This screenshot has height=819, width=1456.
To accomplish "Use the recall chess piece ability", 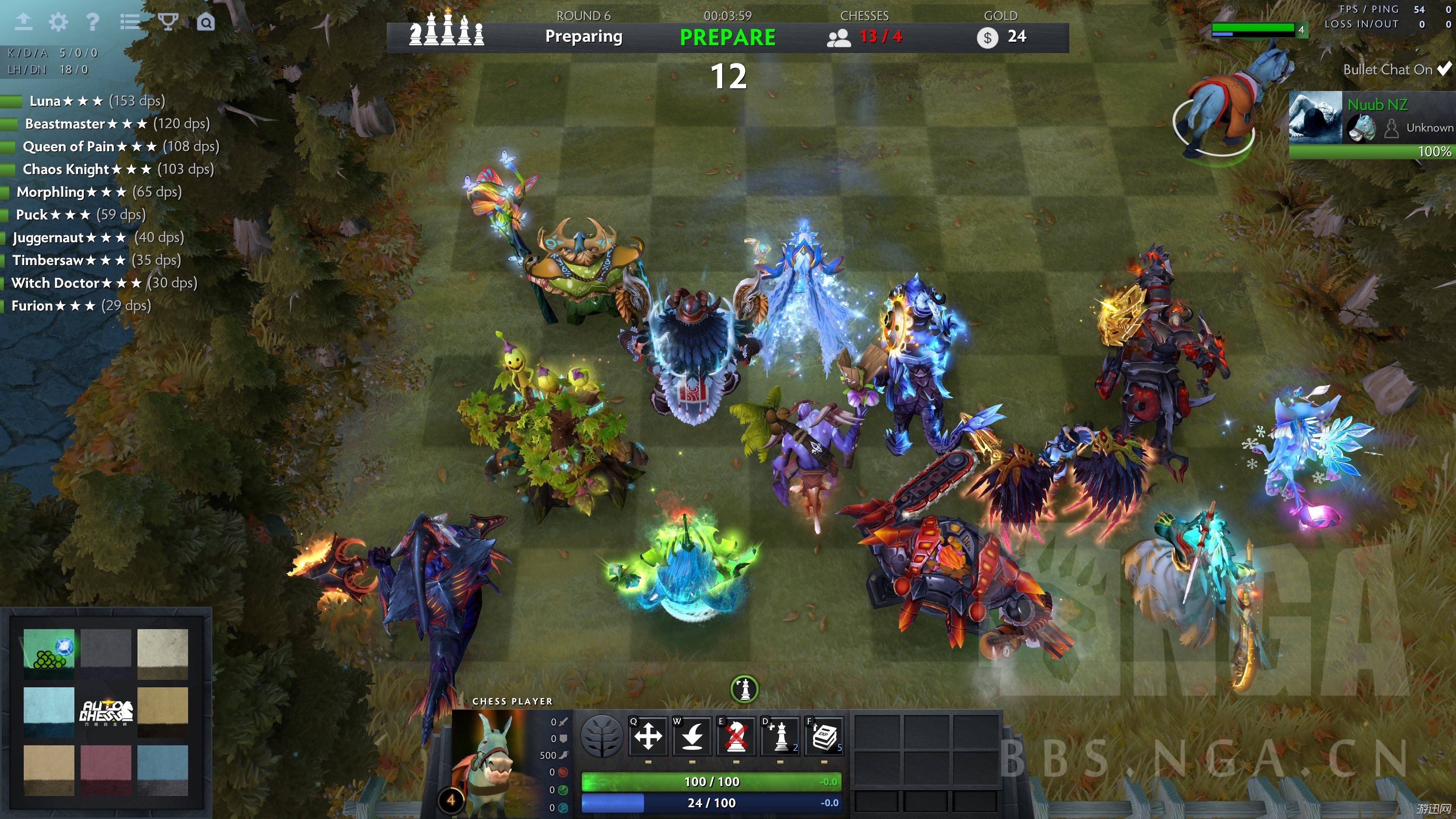I will (692, 736).
